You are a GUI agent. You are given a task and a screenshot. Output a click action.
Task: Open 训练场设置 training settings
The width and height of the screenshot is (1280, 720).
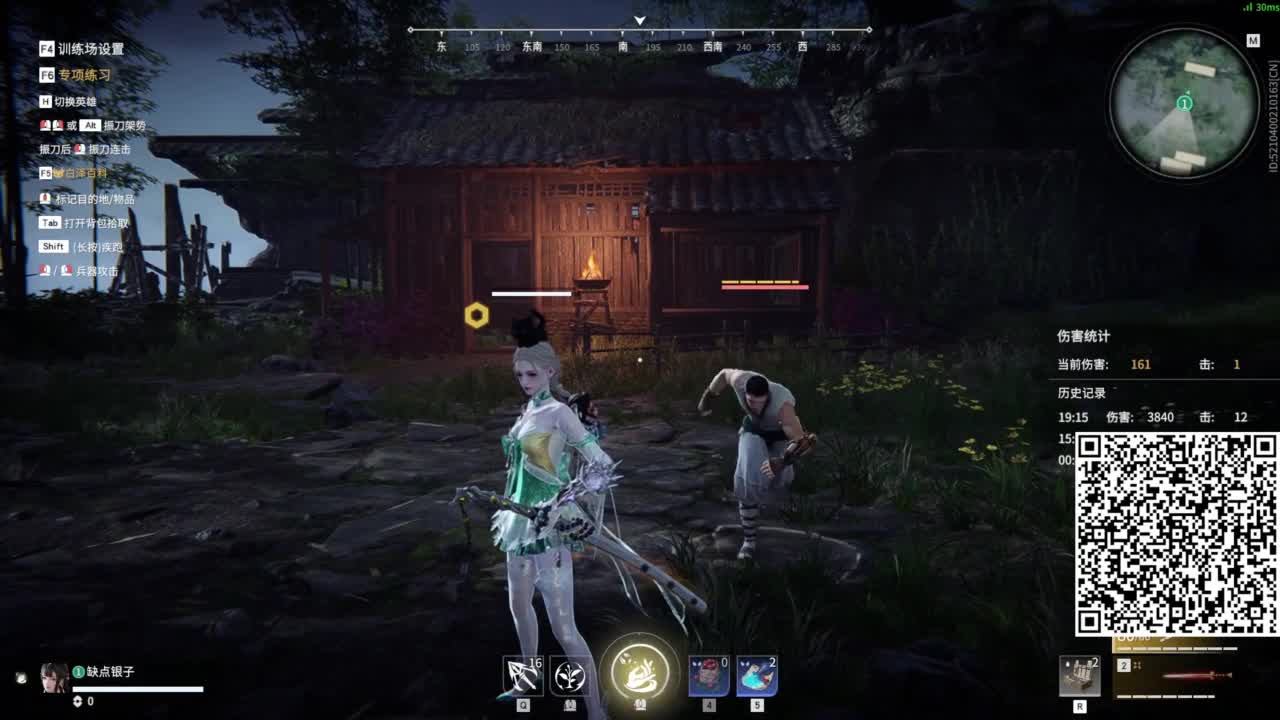[65, 48]
